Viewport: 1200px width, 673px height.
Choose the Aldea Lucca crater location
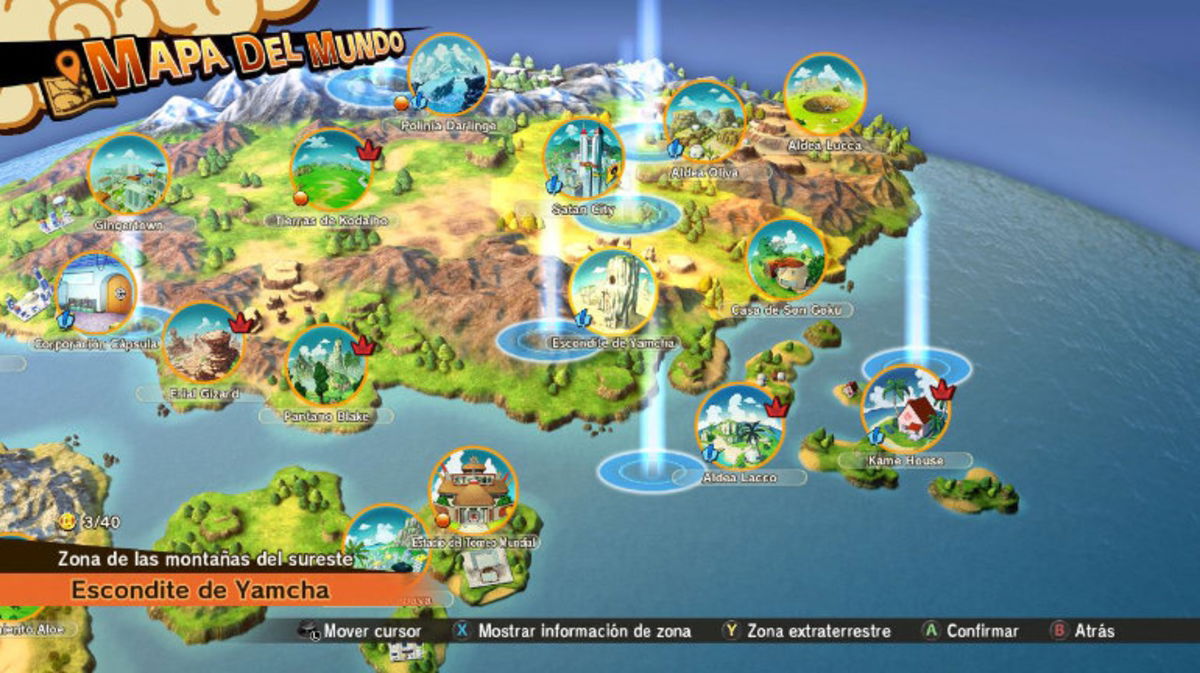click(x=825, y=94)
